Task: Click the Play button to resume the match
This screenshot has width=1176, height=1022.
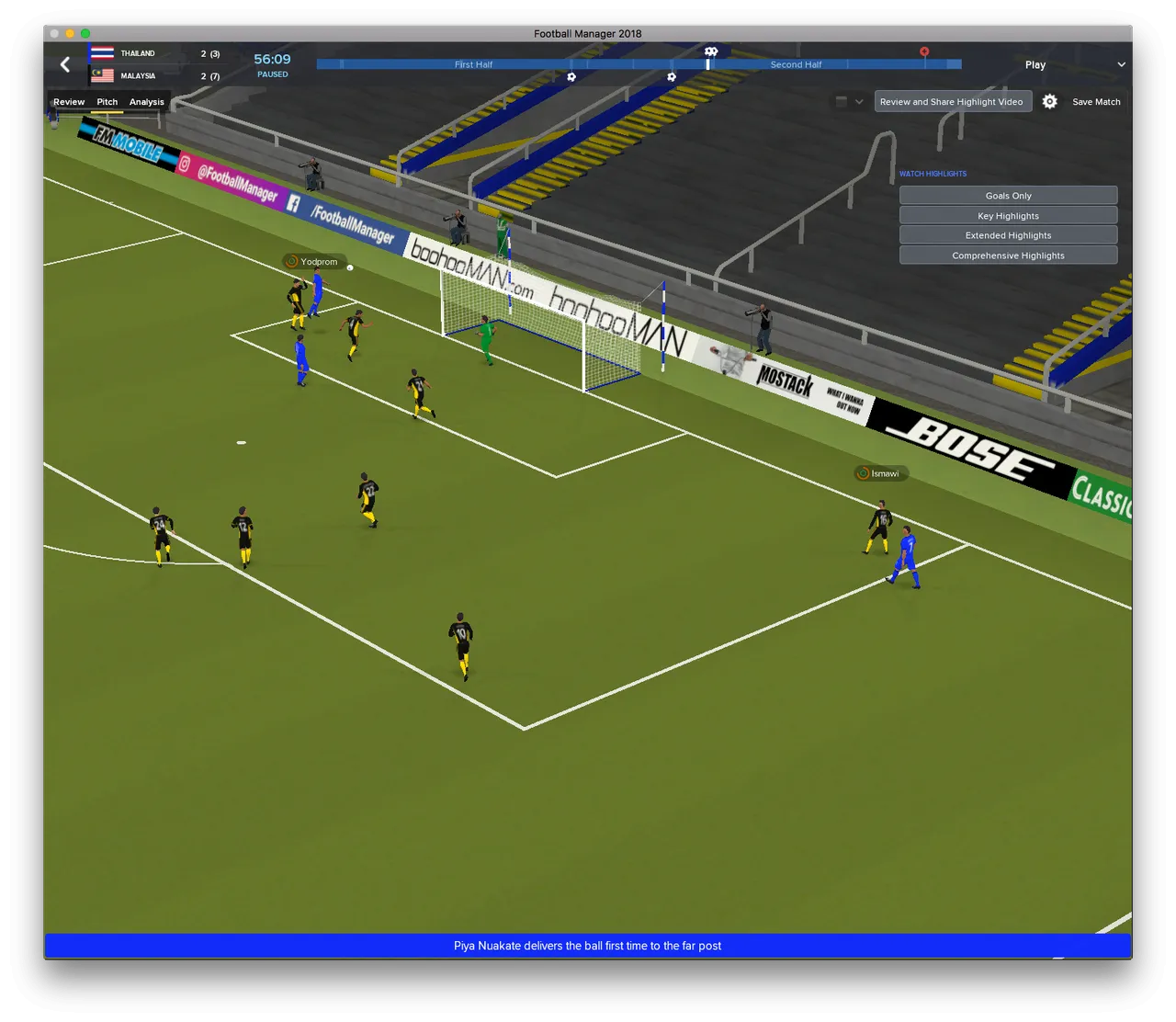Action: [x=1035, y=65]
